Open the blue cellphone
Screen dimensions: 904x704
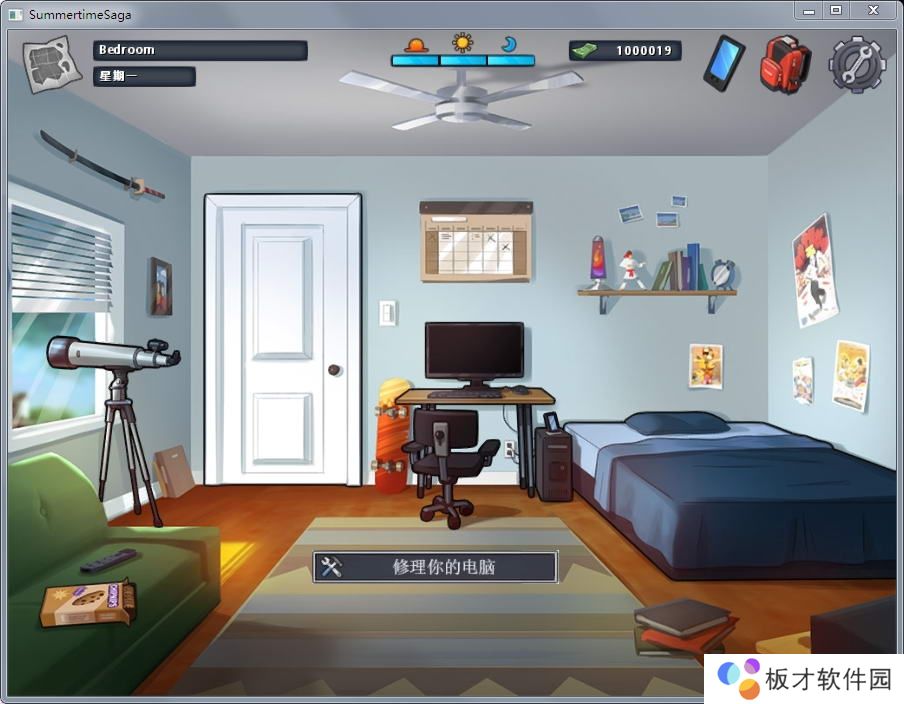click(723, 63)
